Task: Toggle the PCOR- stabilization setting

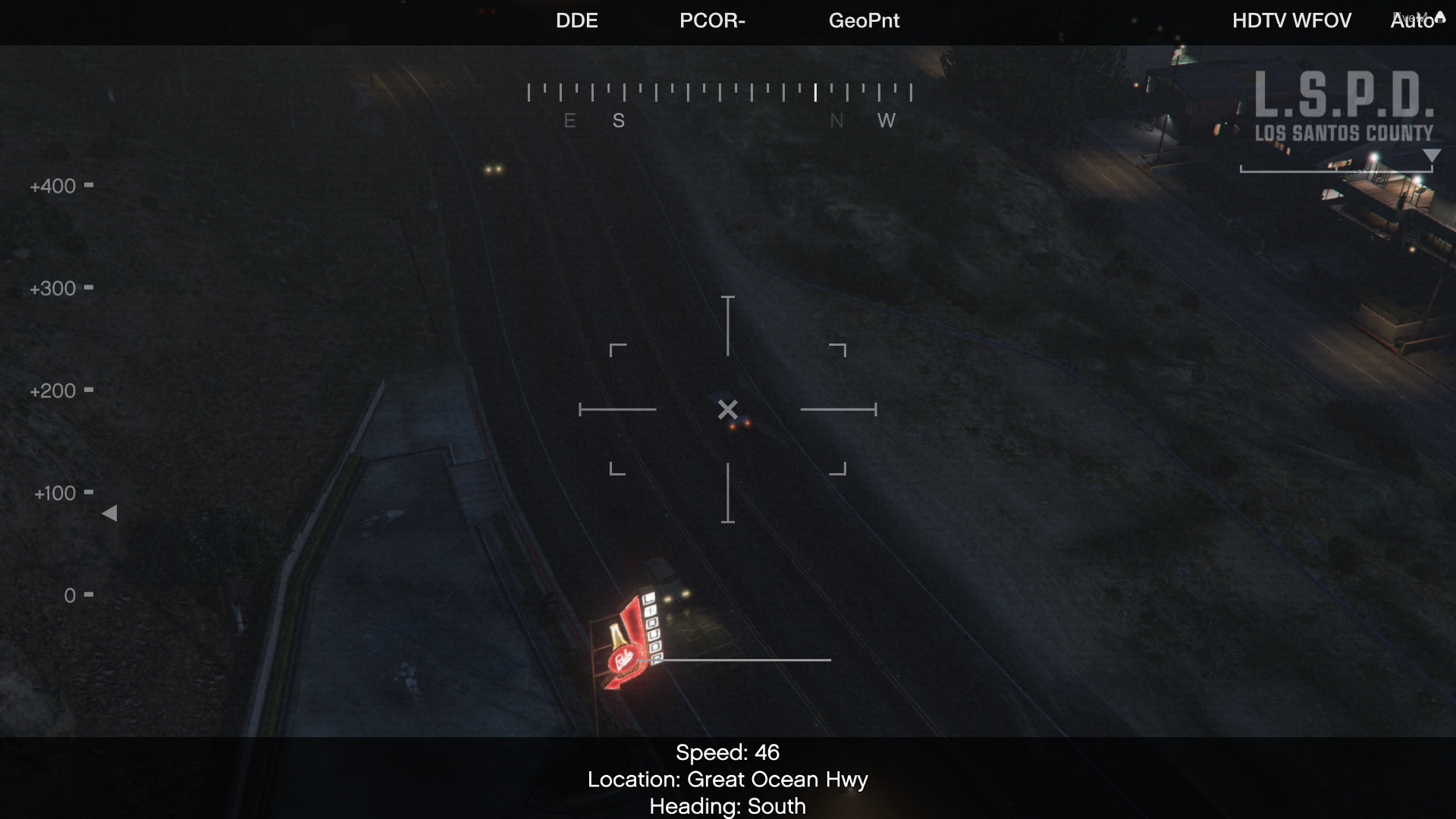Action: pyautogui.click(x=711, y=21)
